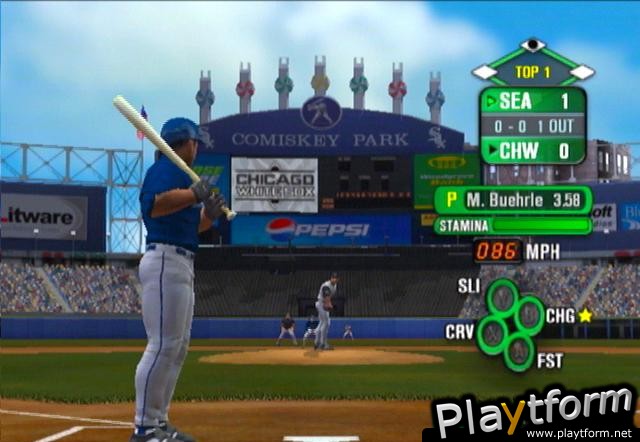The width and height of the screenshot is (640, 442).
Task: Open the Playtform watermark link
Action: (x=532, y=415)
